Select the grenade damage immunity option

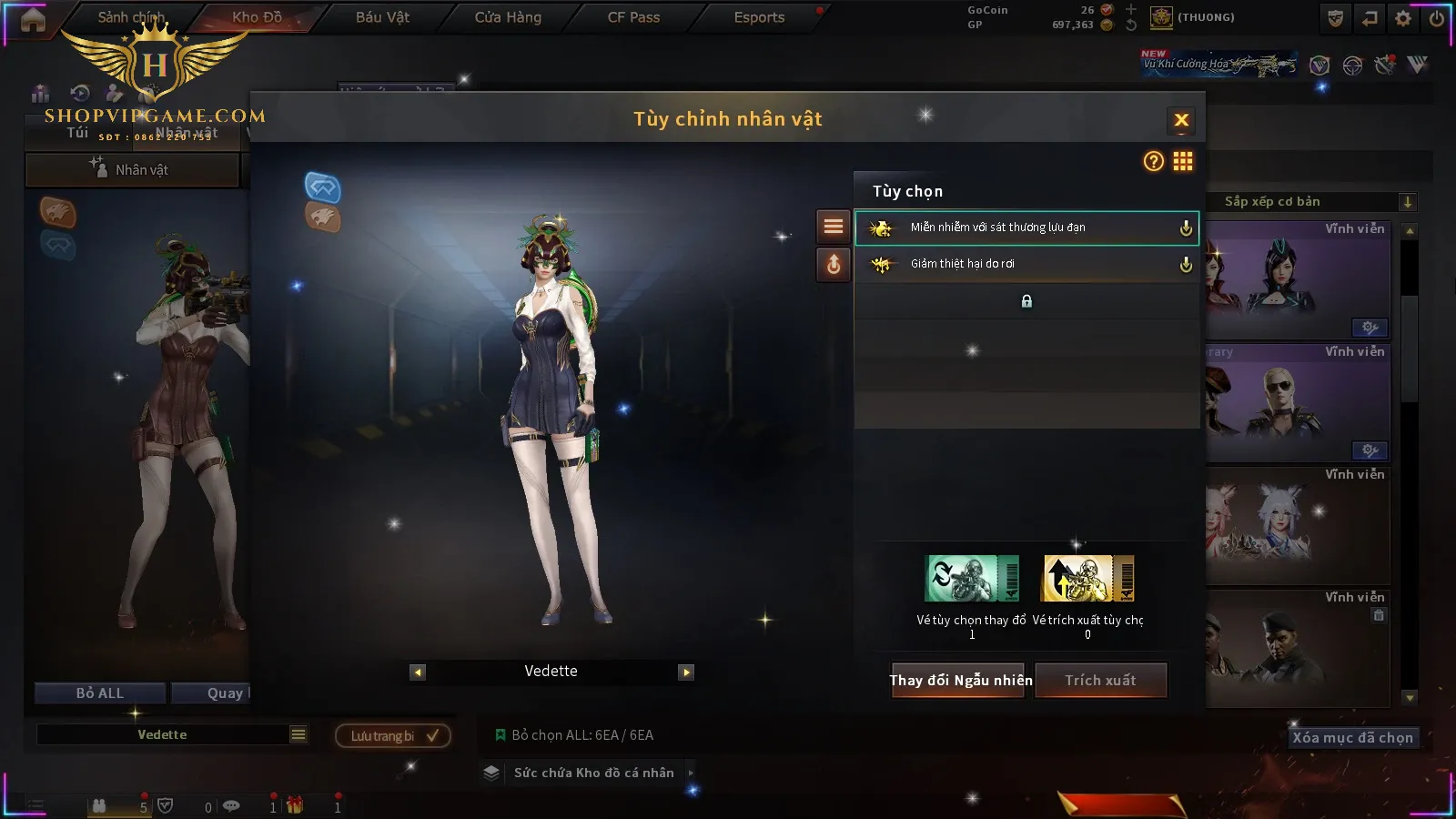[x=1026, y=227]
